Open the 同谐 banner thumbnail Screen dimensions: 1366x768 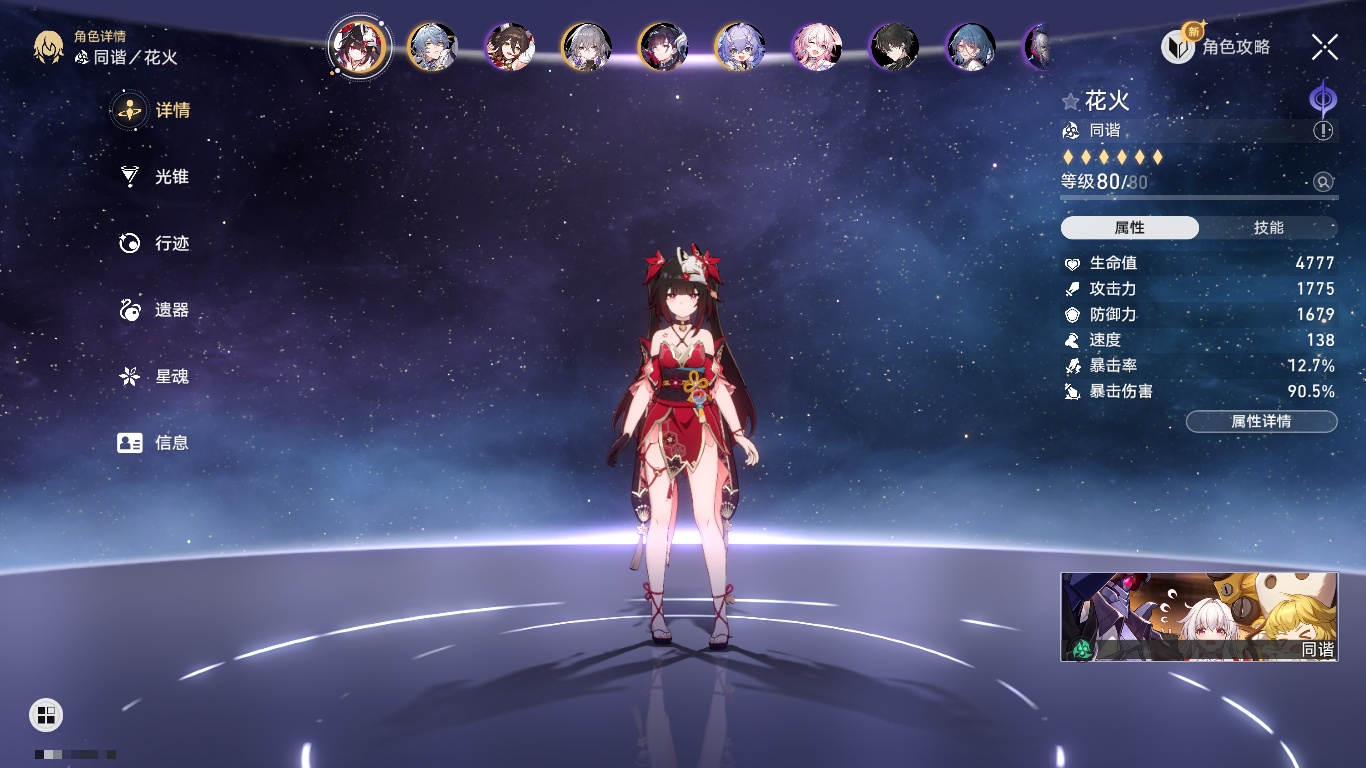click(1198, 617)
